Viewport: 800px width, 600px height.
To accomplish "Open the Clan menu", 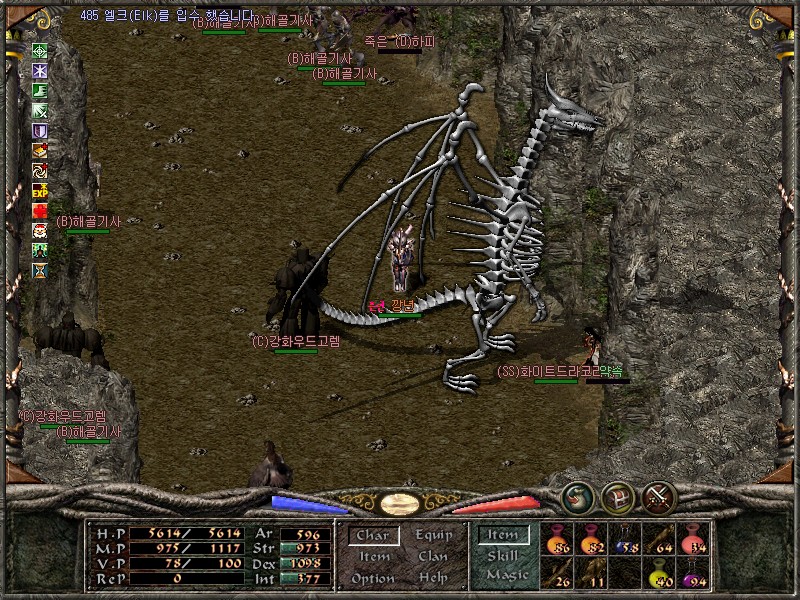I will 433,557.
